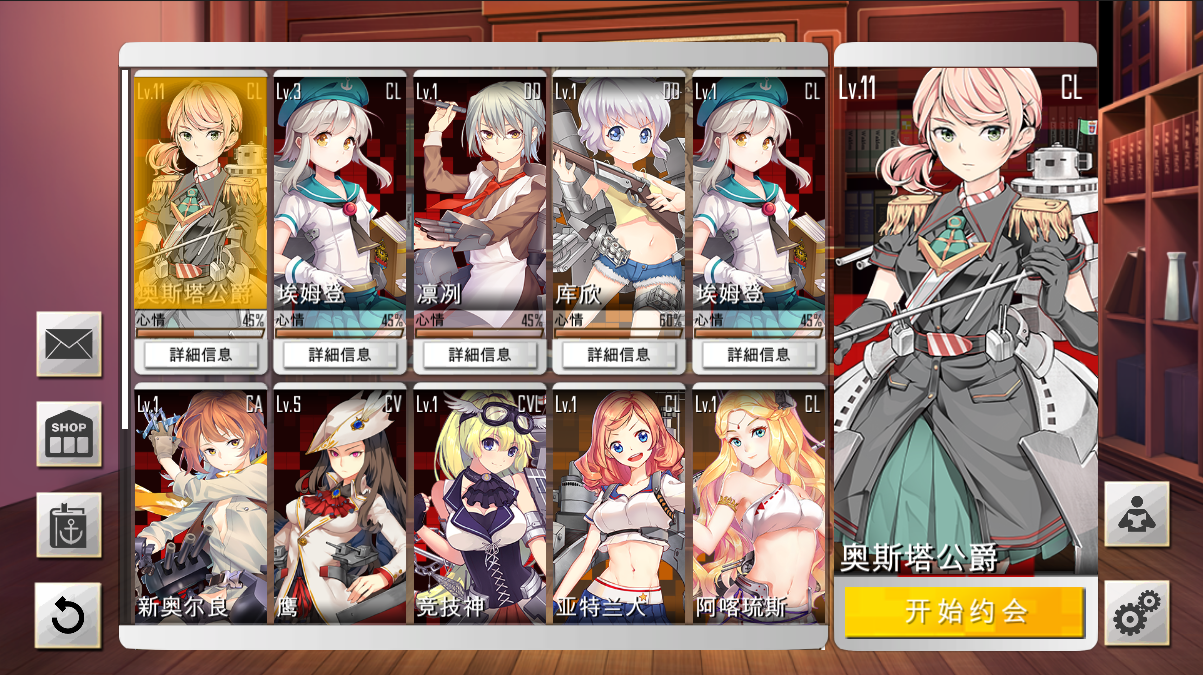Choose the 凛冽 character card
This screenshot has height=675, width=1203.
pos(480,190)
